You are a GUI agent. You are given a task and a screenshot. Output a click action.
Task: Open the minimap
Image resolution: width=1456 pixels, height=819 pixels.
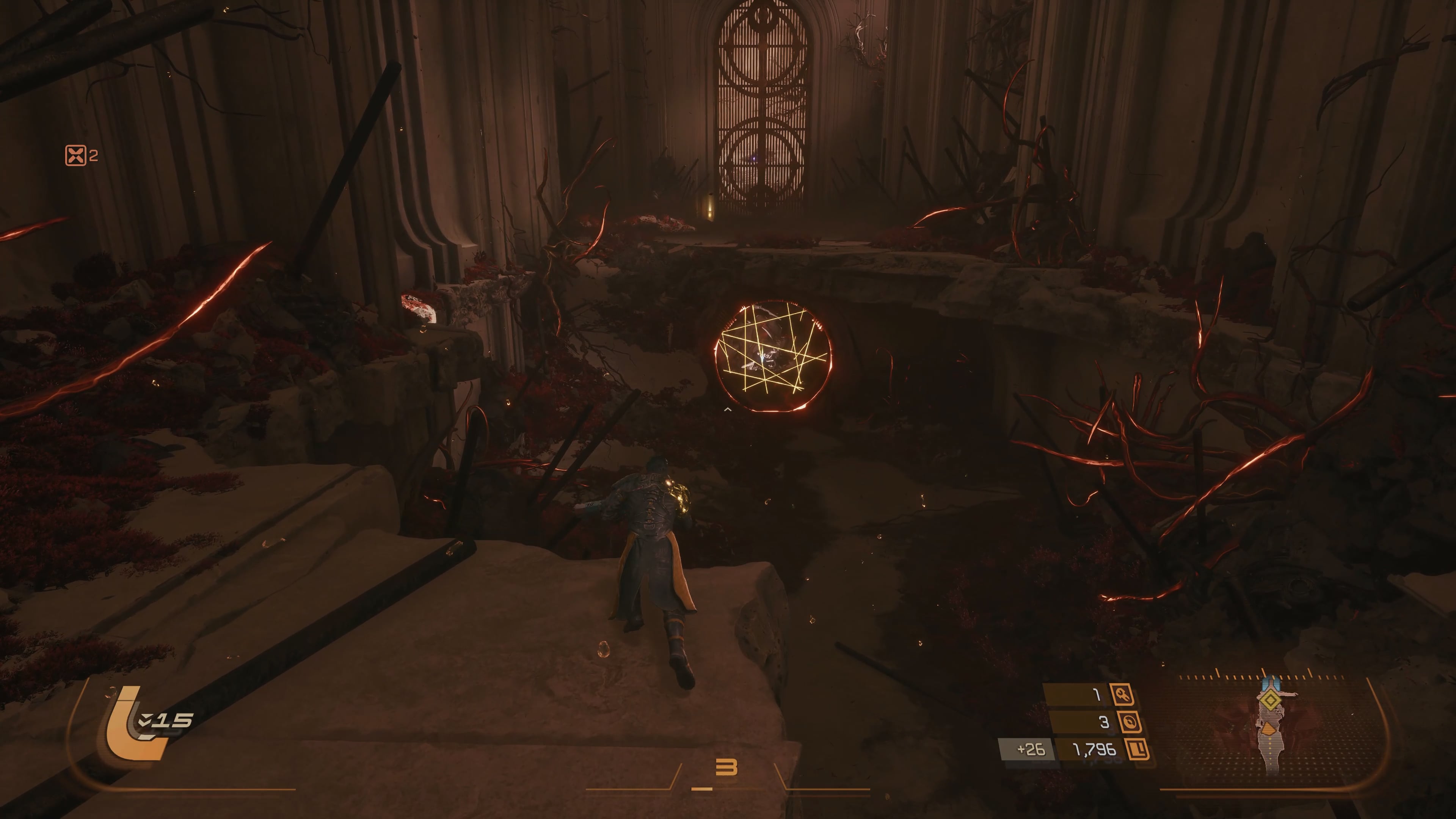[1272, 729]
